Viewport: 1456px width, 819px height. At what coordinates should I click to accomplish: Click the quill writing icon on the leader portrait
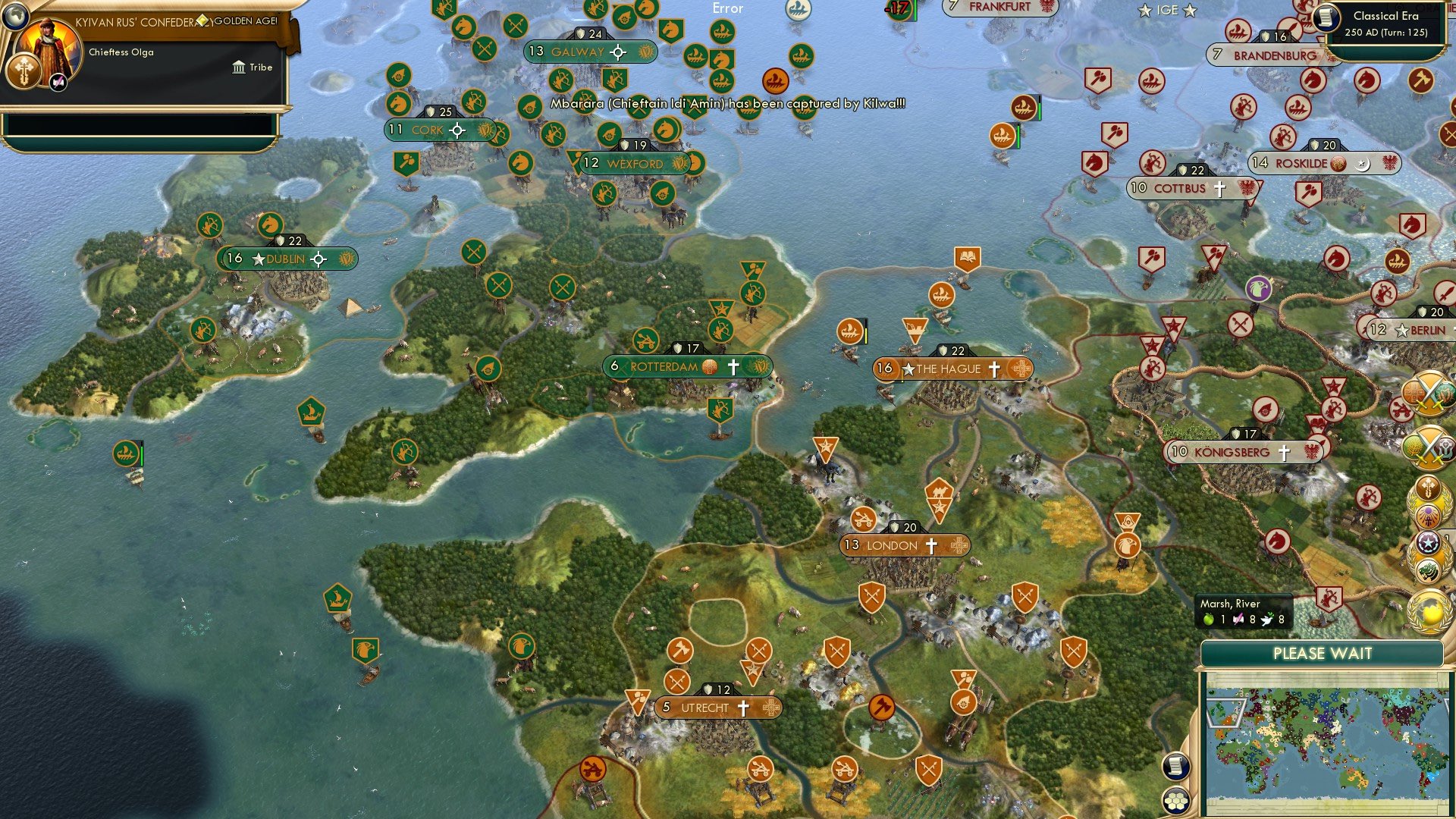pos(57,82)
